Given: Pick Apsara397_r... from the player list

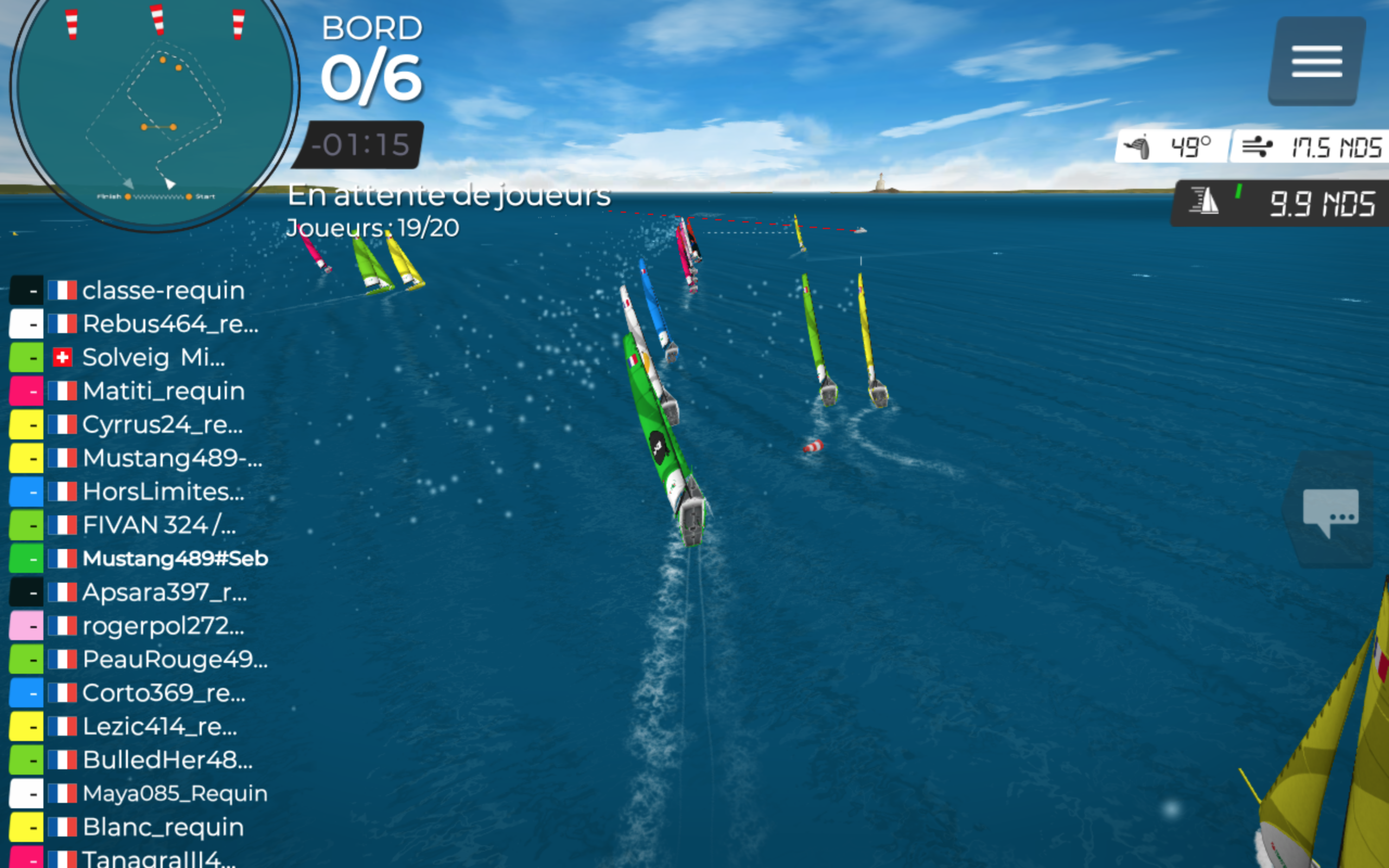Looking at the screenshot, I should [x=165, y=592].
